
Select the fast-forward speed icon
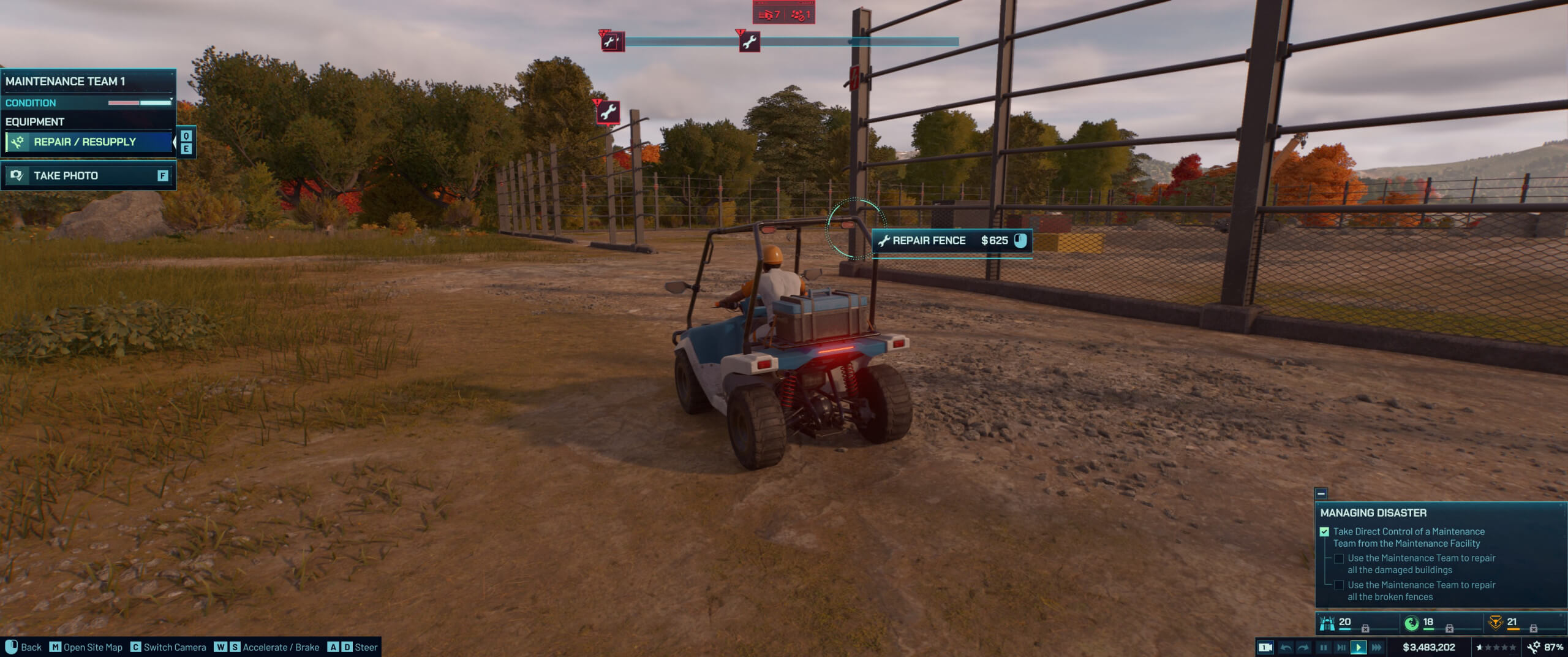point(1377,647)
